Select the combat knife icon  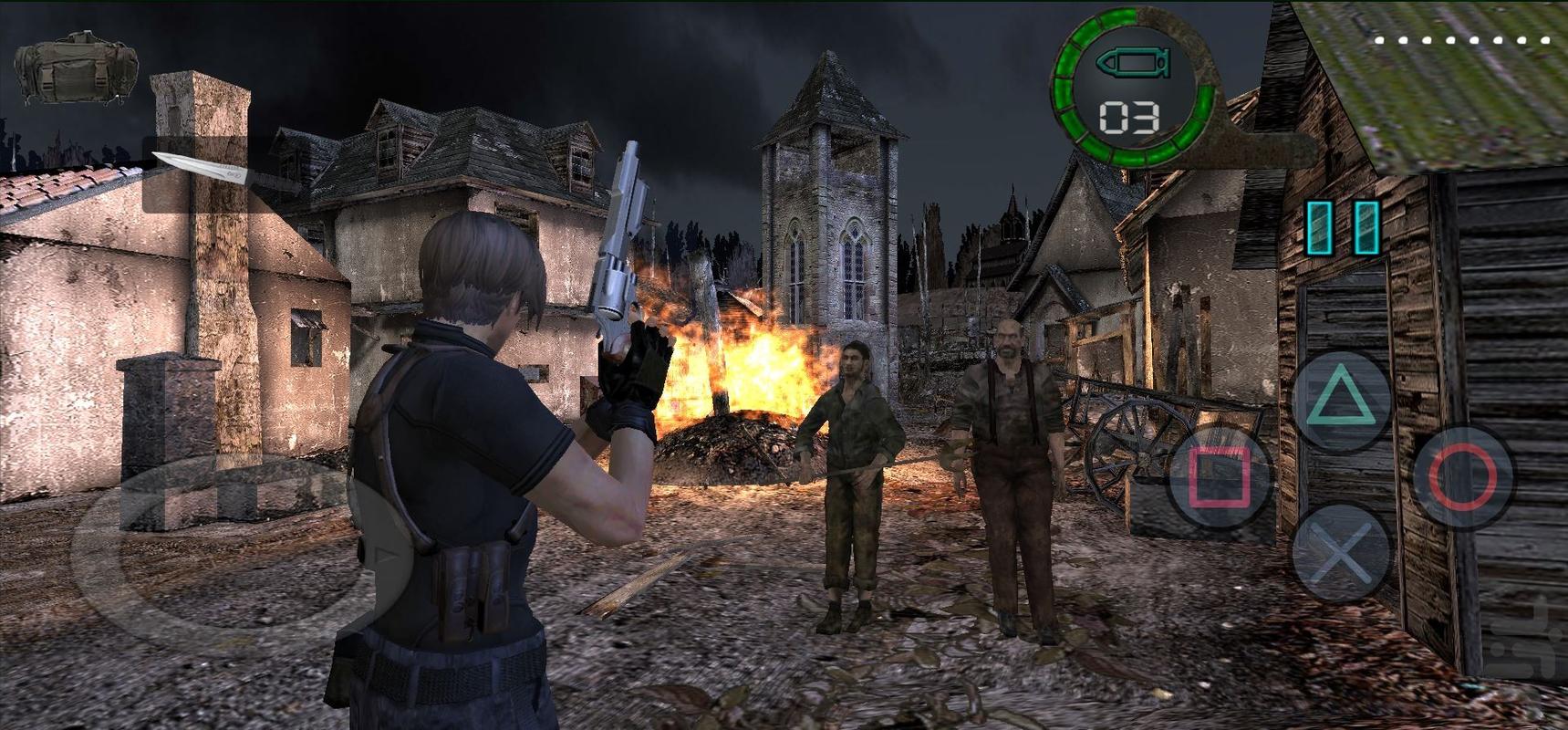[199, 173]
